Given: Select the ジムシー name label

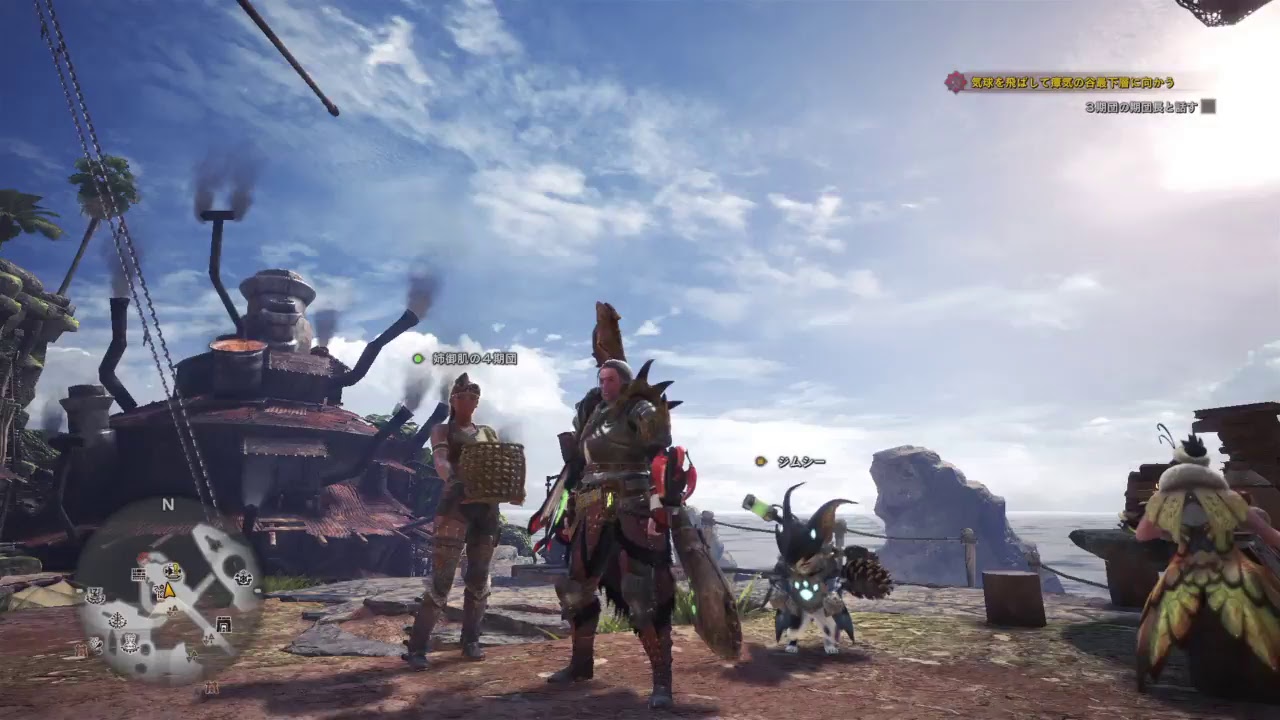Looking at the screenshot, I should click(800, 461).
